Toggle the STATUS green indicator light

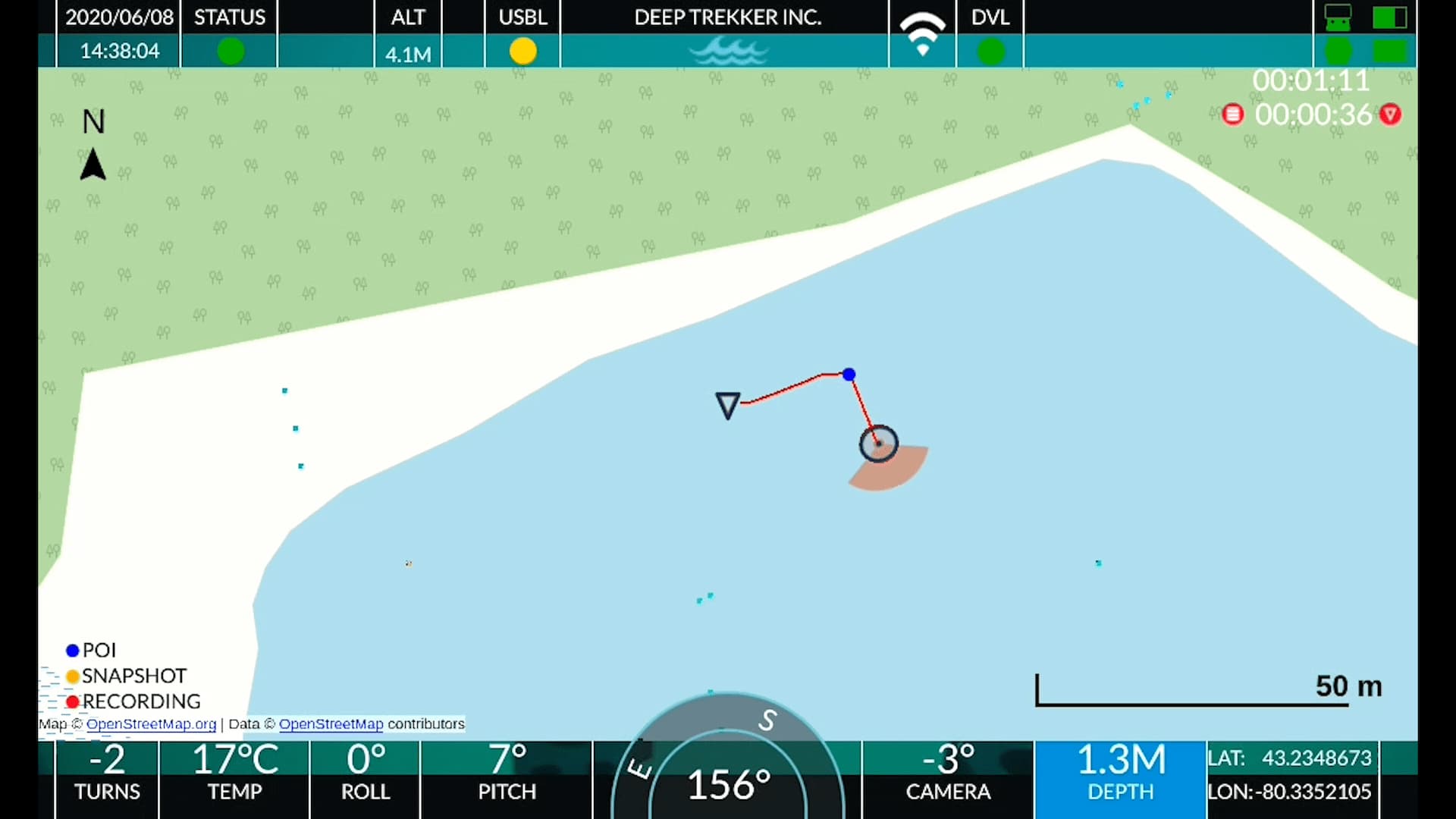(x=230, y=52)
